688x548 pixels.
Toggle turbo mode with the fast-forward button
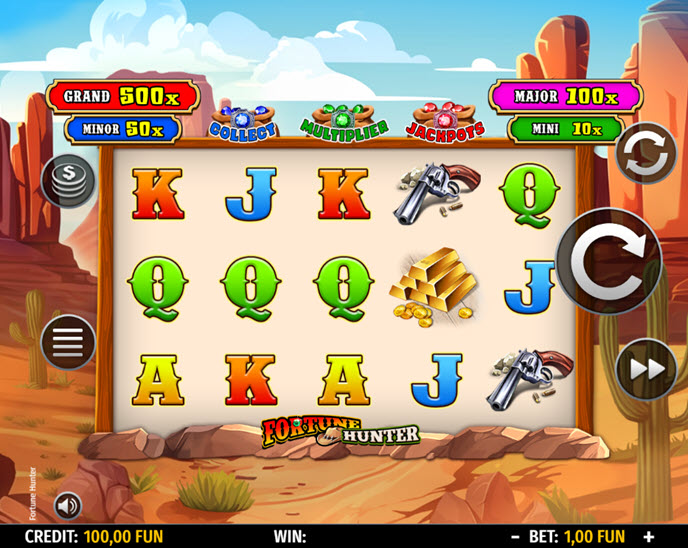646,369
